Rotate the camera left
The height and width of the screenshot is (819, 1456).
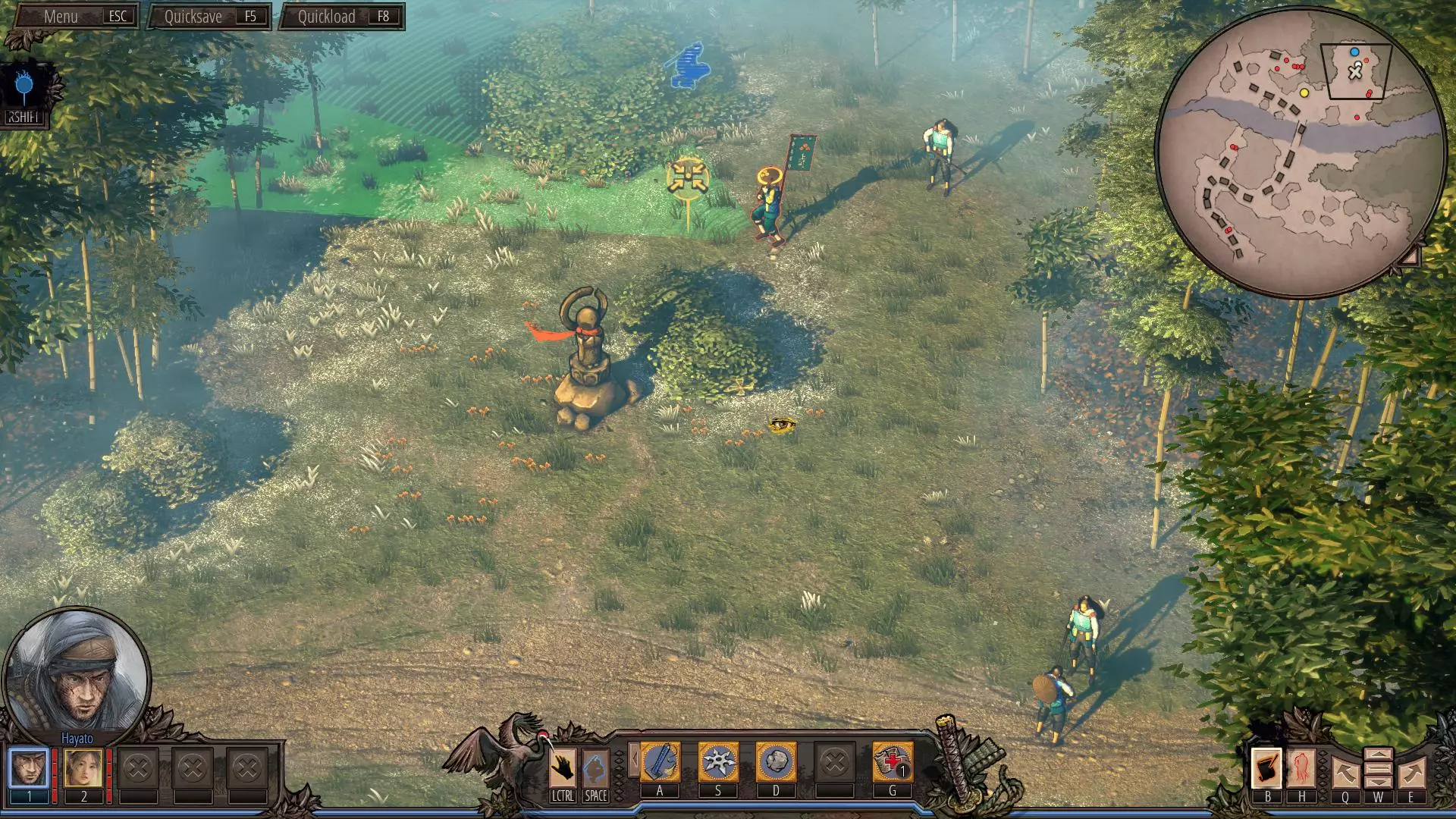[x=1345, y=773]
